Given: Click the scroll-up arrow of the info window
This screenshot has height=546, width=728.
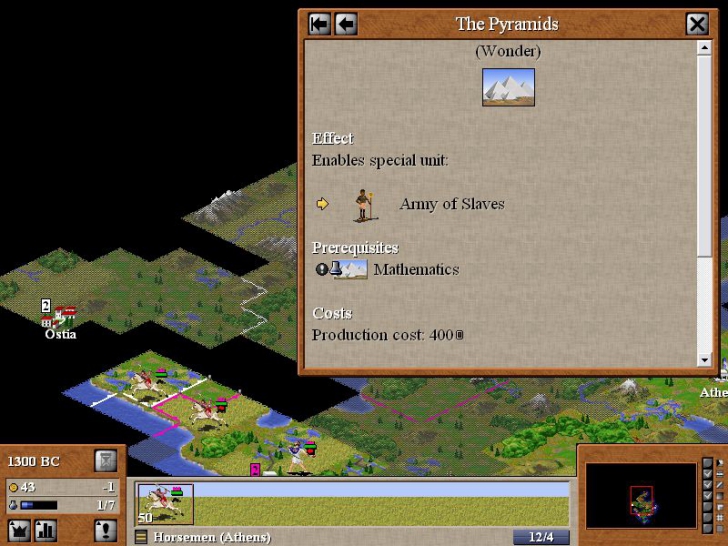Looking at the screenshot, I should tap(705, 48).
